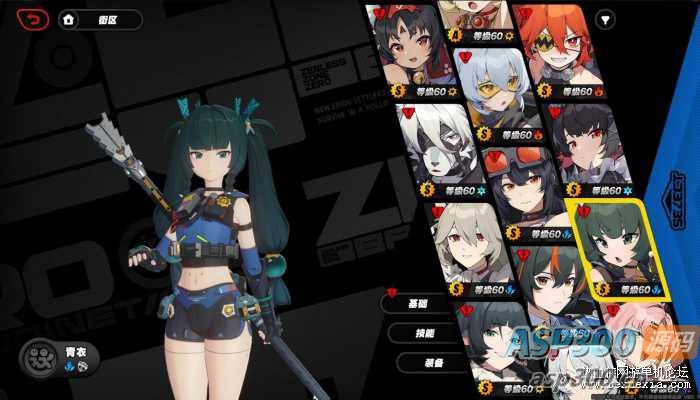700x400 pixels.
Task: Go to the 街区 home button
Action: (100, 19)
